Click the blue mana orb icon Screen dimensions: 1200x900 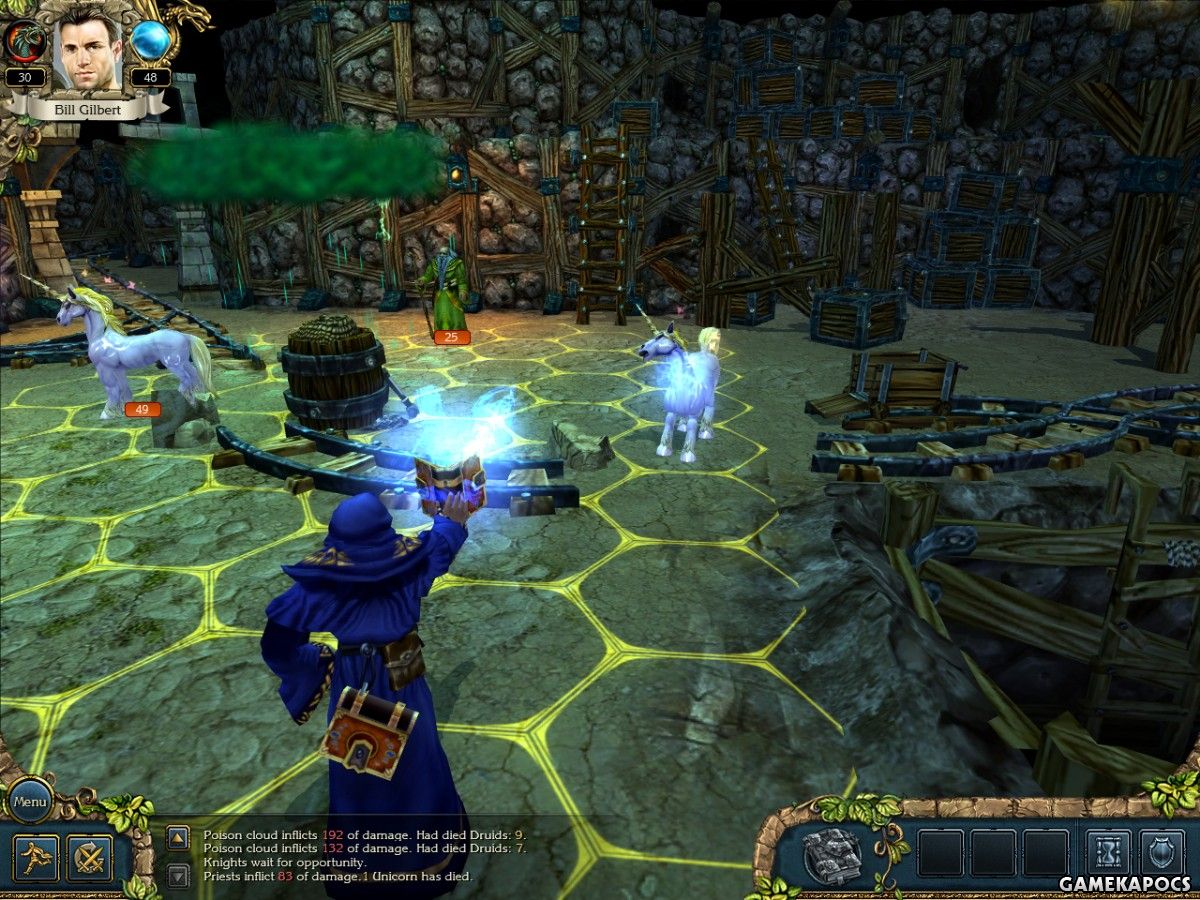(151, 41)
